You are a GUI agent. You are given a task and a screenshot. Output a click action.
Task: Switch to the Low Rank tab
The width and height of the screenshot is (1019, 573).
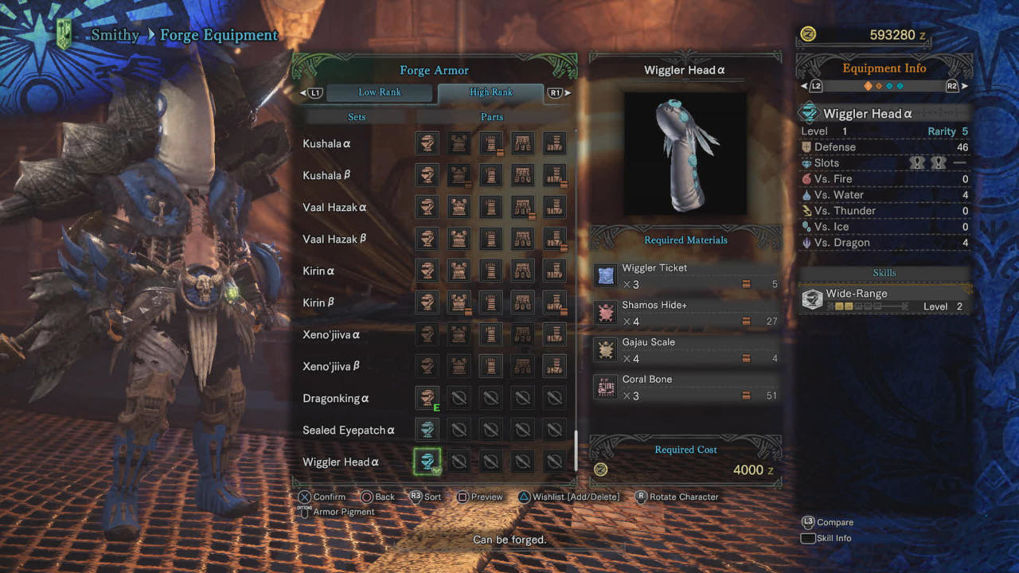pyautogui.click(x=380, y=93)
